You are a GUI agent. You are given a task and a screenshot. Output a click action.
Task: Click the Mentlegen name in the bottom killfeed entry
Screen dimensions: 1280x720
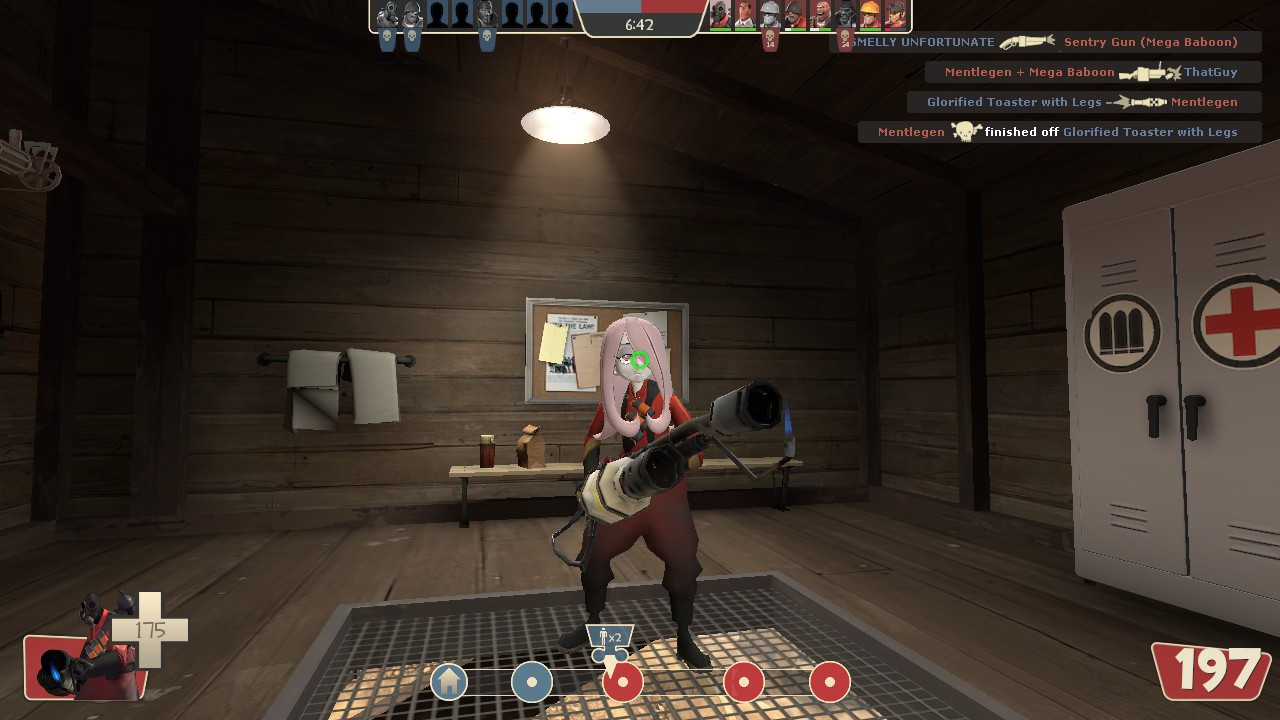click(x=910, y=131)
